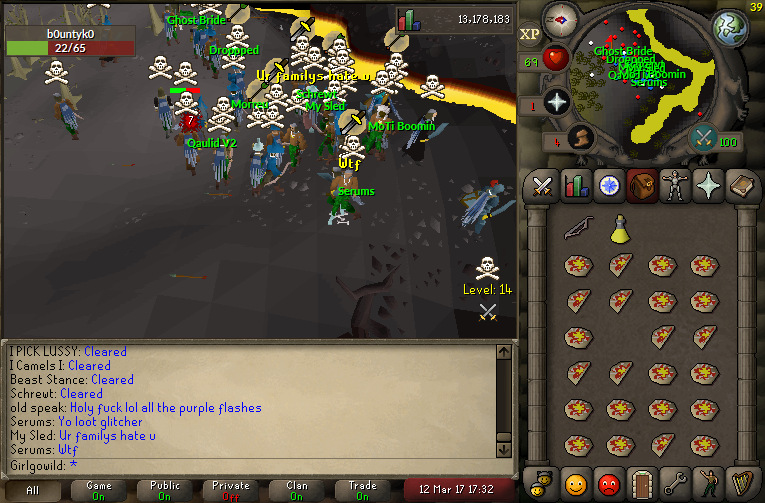Open the Emotes tab
This screenshot has width=765, height=503.
tap(708, 484)
